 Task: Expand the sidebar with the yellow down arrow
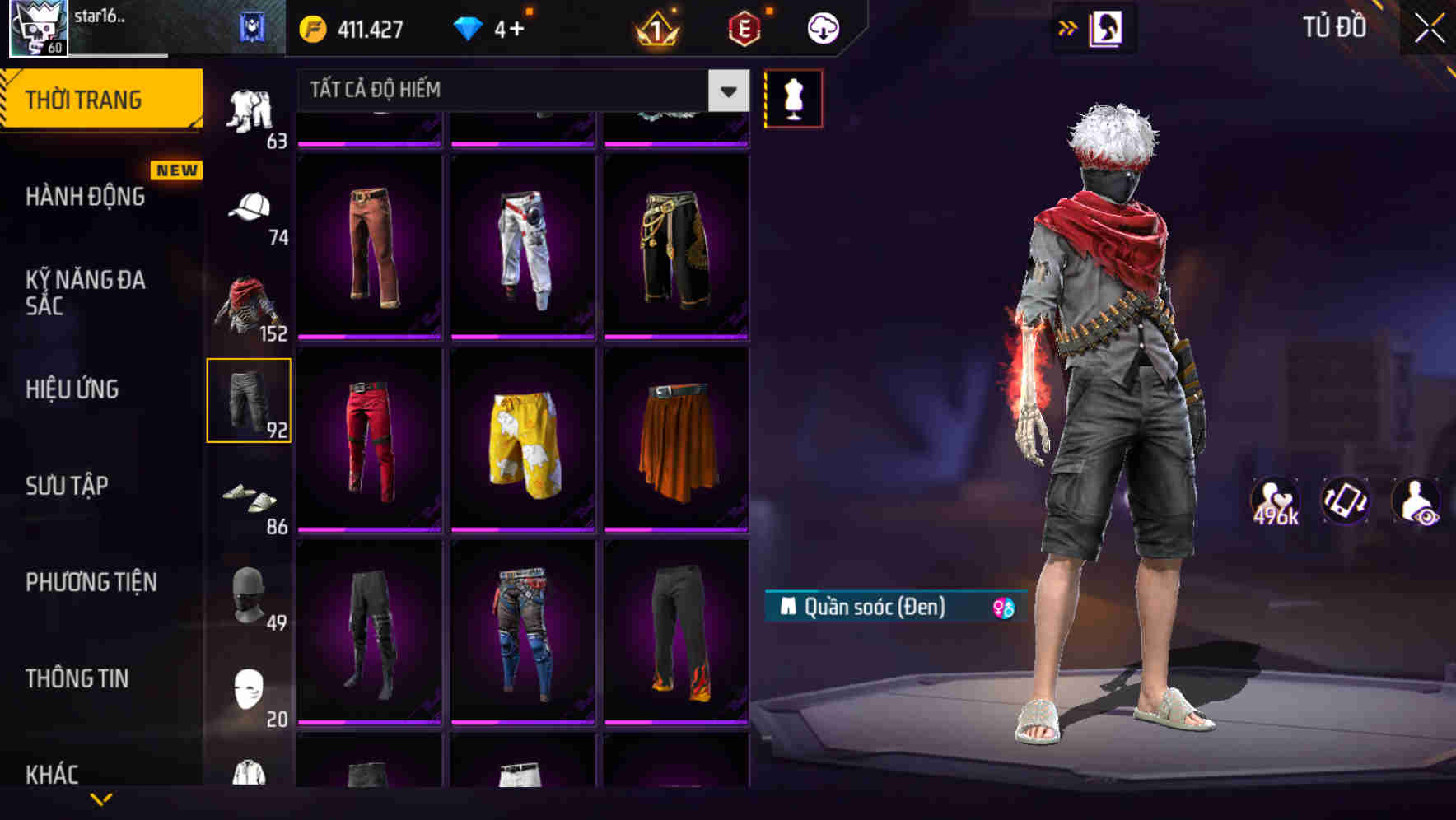pos(101,799)
